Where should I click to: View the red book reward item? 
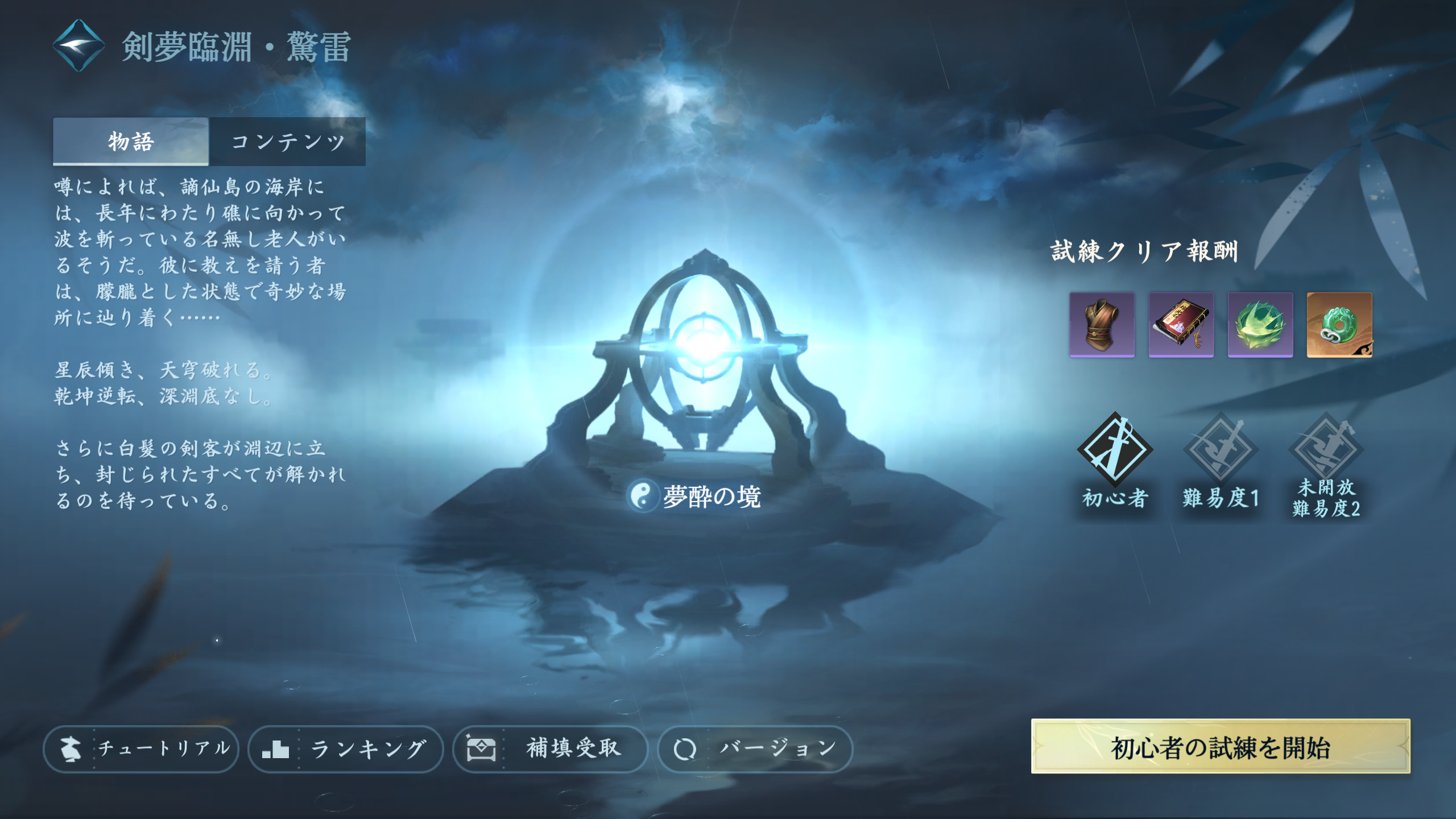(x=1181, y=325)
